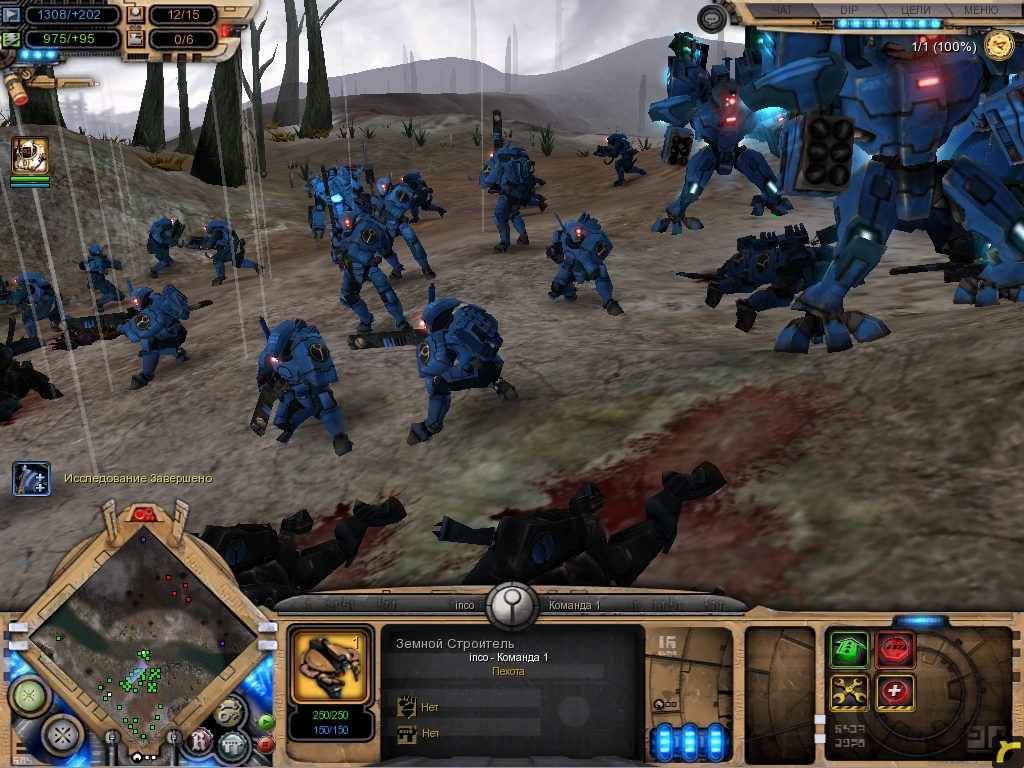This screenshot has width=1024, height=768.
Task: Click the green round button beside minimap
Action: (27, 695)
